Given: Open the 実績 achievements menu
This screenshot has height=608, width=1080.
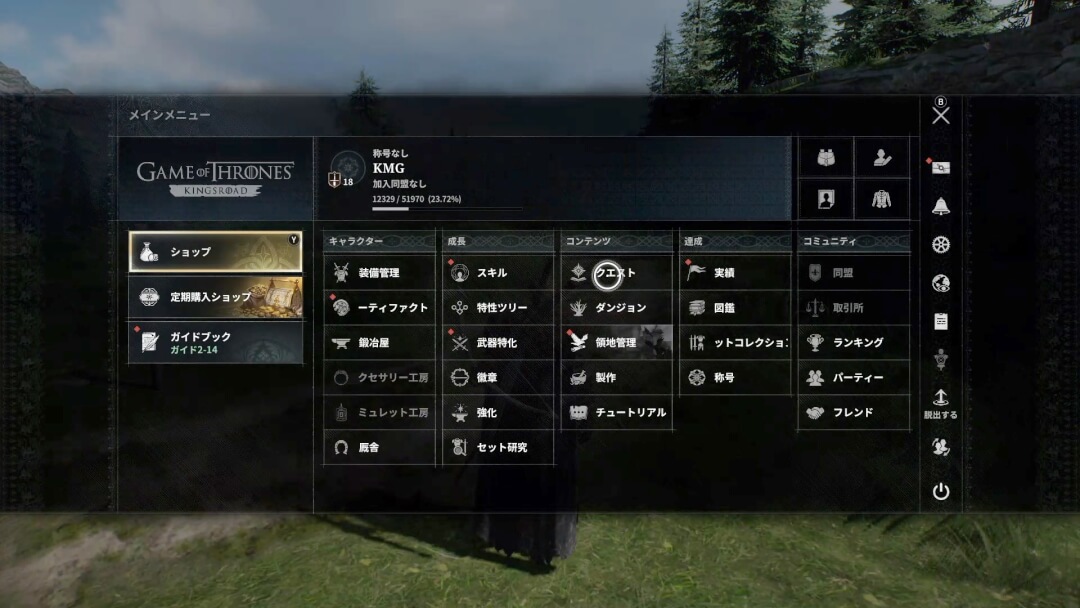Looking at the screenshot, I should (x=735, y=273).
